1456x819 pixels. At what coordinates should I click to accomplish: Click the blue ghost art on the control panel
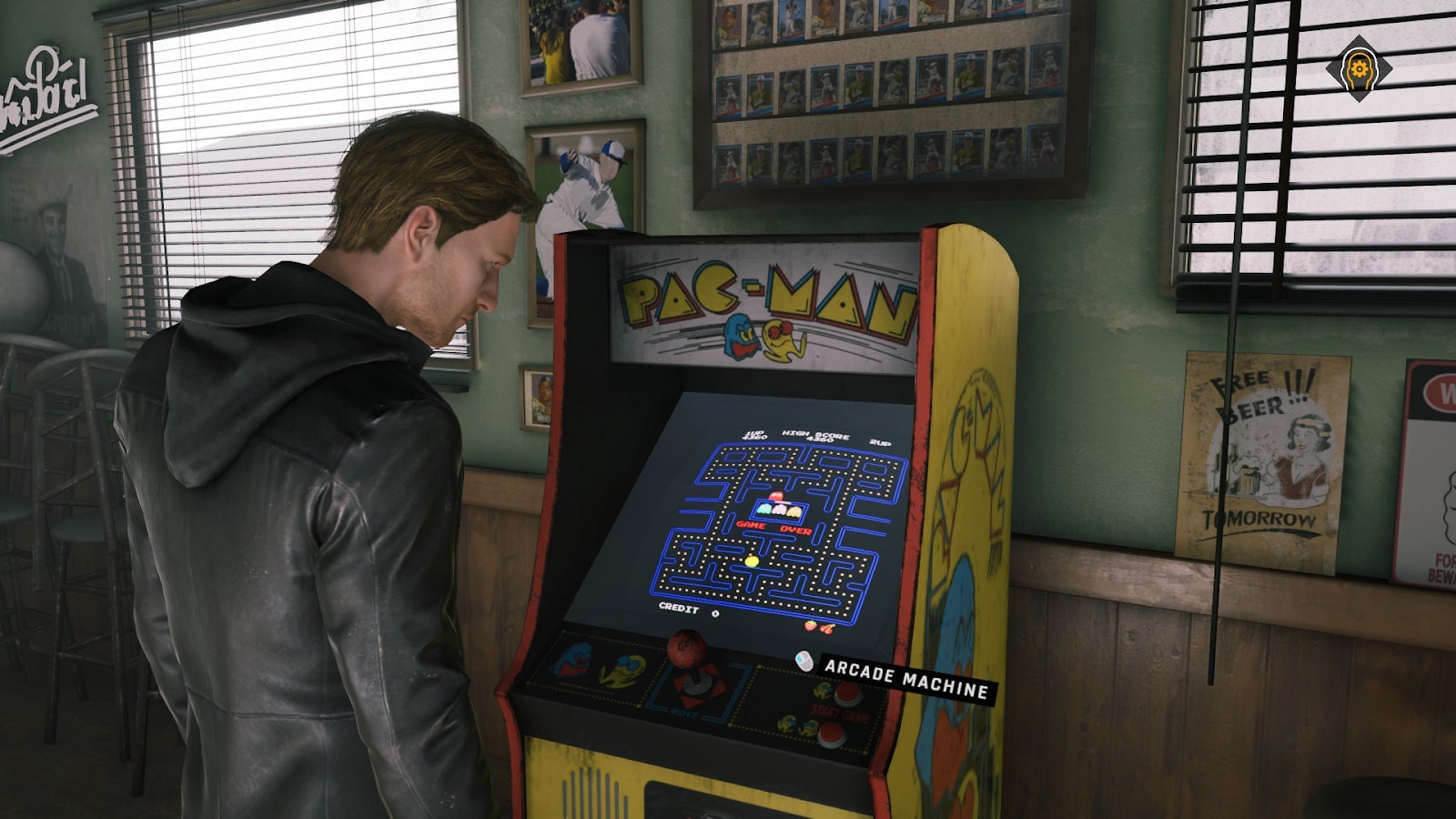point(571,660)
